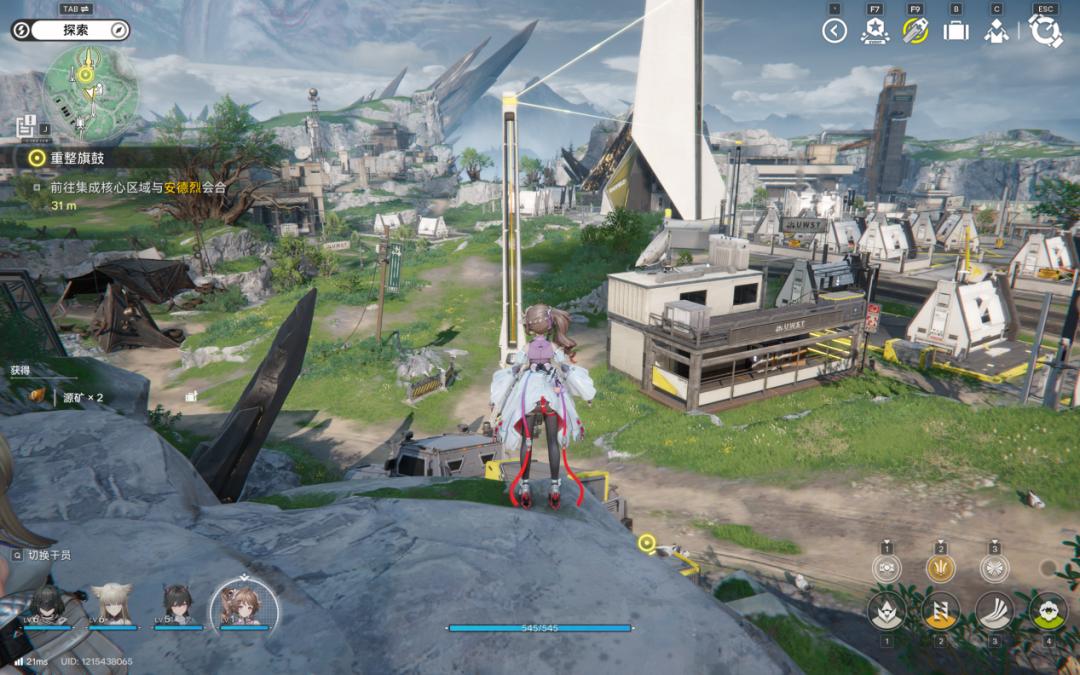
Task: Open the operator character menu icon
Action: pyautogui.click(x=996, y=31)
